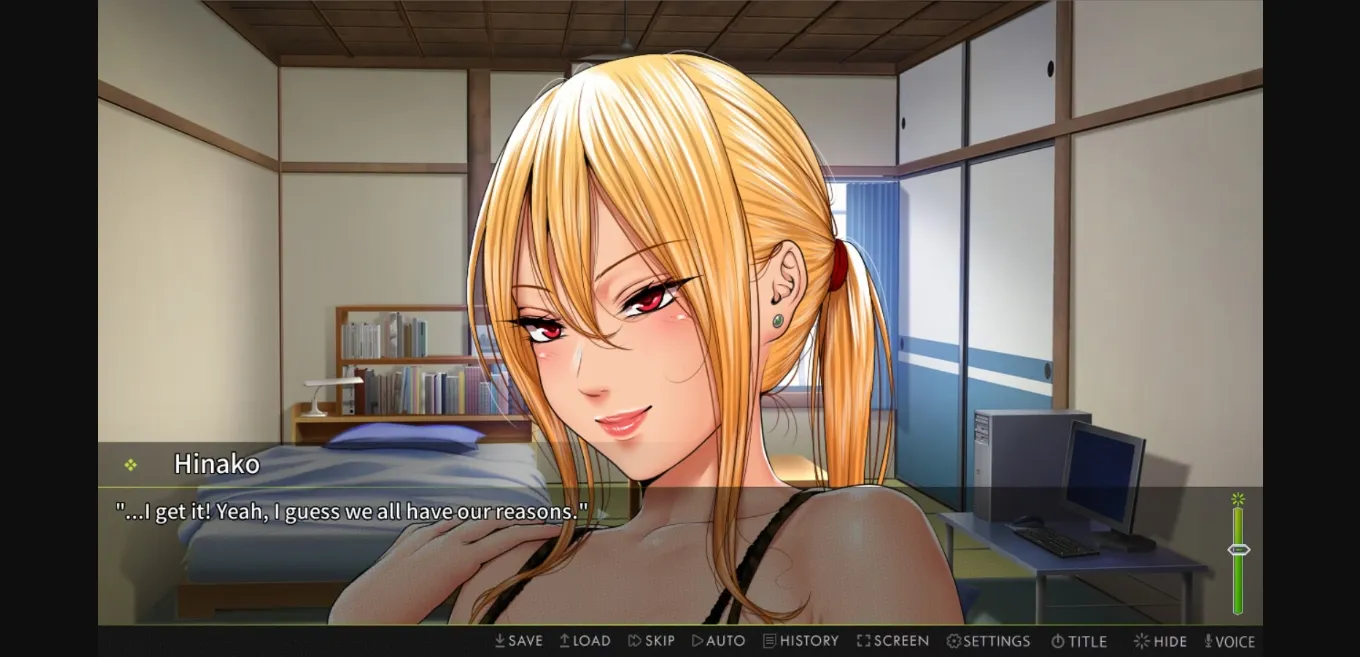Click the green vertical slider handle
The height and width of the screenshot is (657, 1360).
pos(1238,549)
